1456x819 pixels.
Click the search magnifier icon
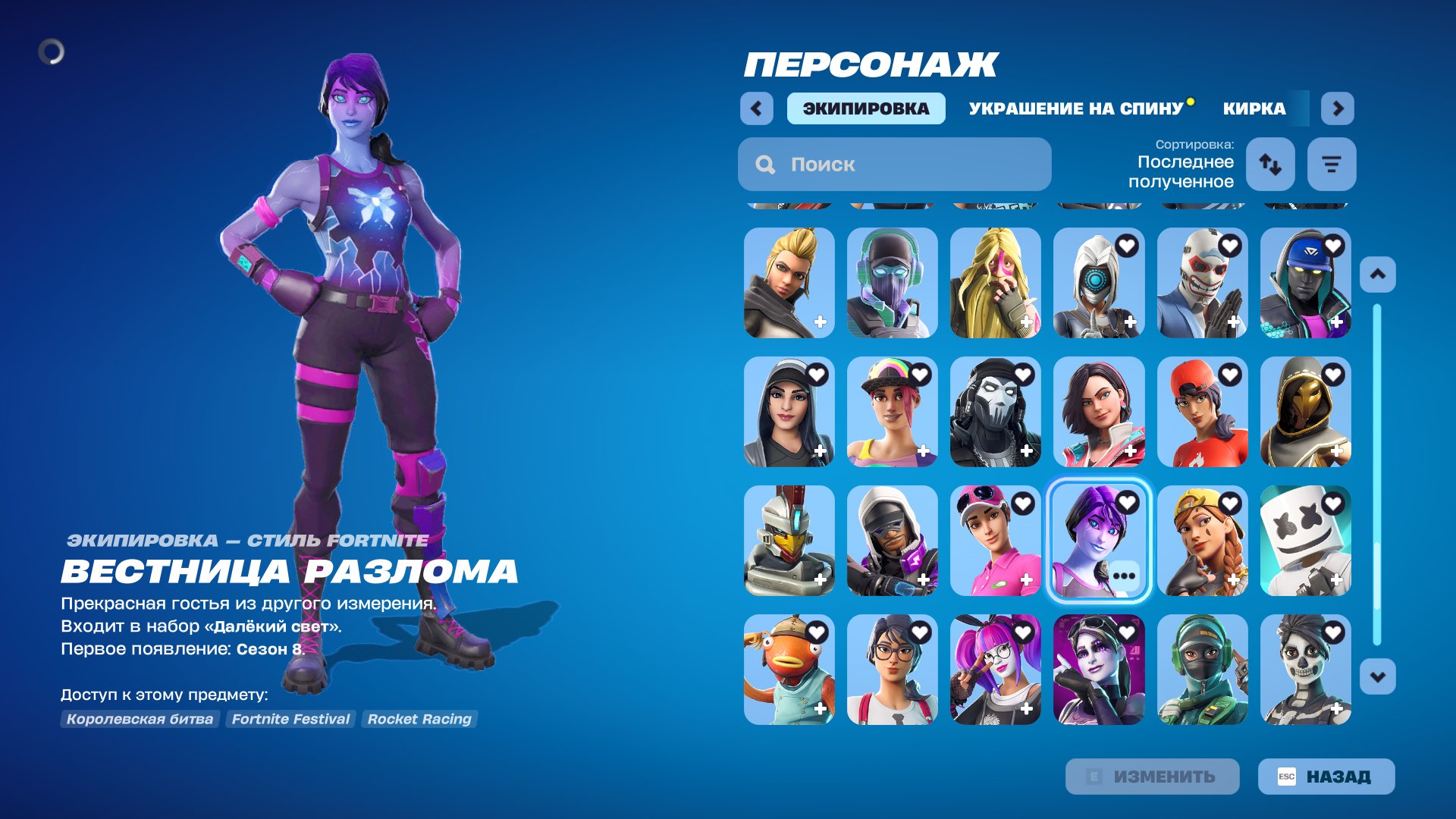click(x=766, y=165)
